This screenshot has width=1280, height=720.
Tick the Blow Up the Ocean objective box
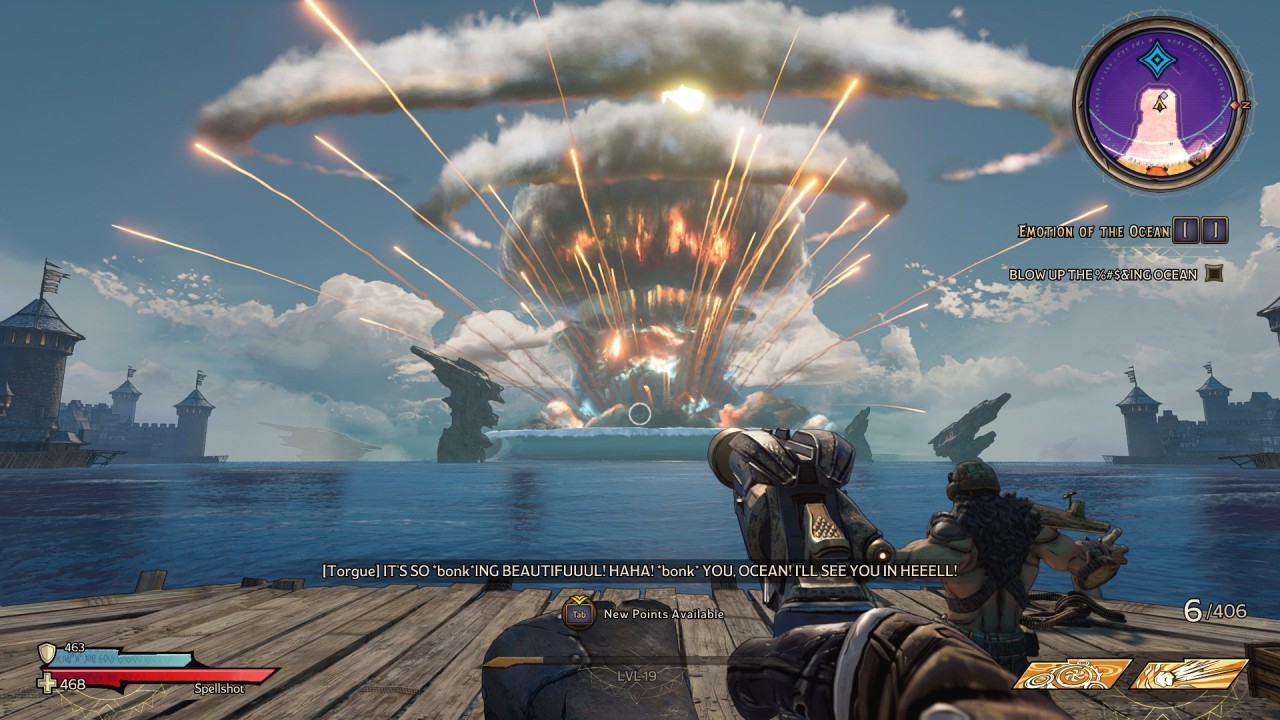(1214, 273)
